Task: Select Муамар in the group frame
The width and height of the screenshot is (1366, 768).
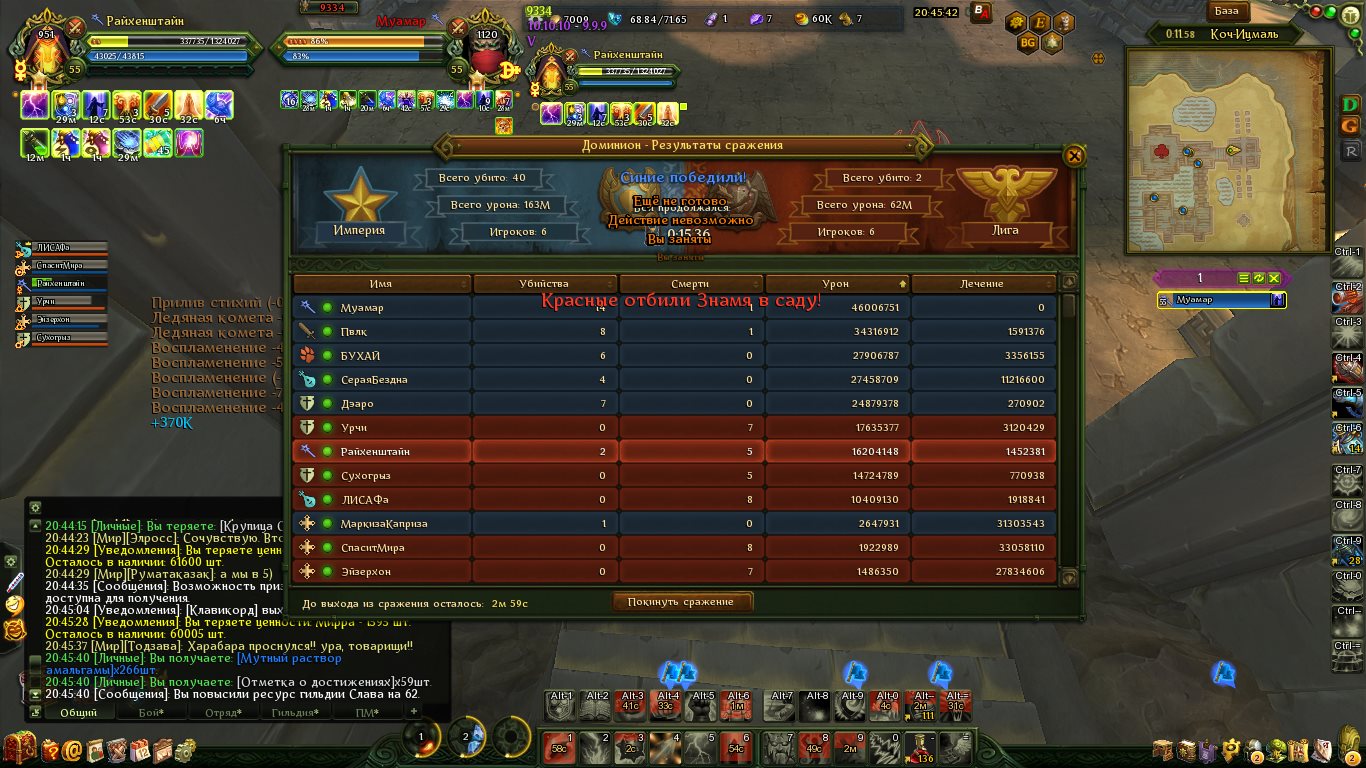Action: click(1221, 300)
